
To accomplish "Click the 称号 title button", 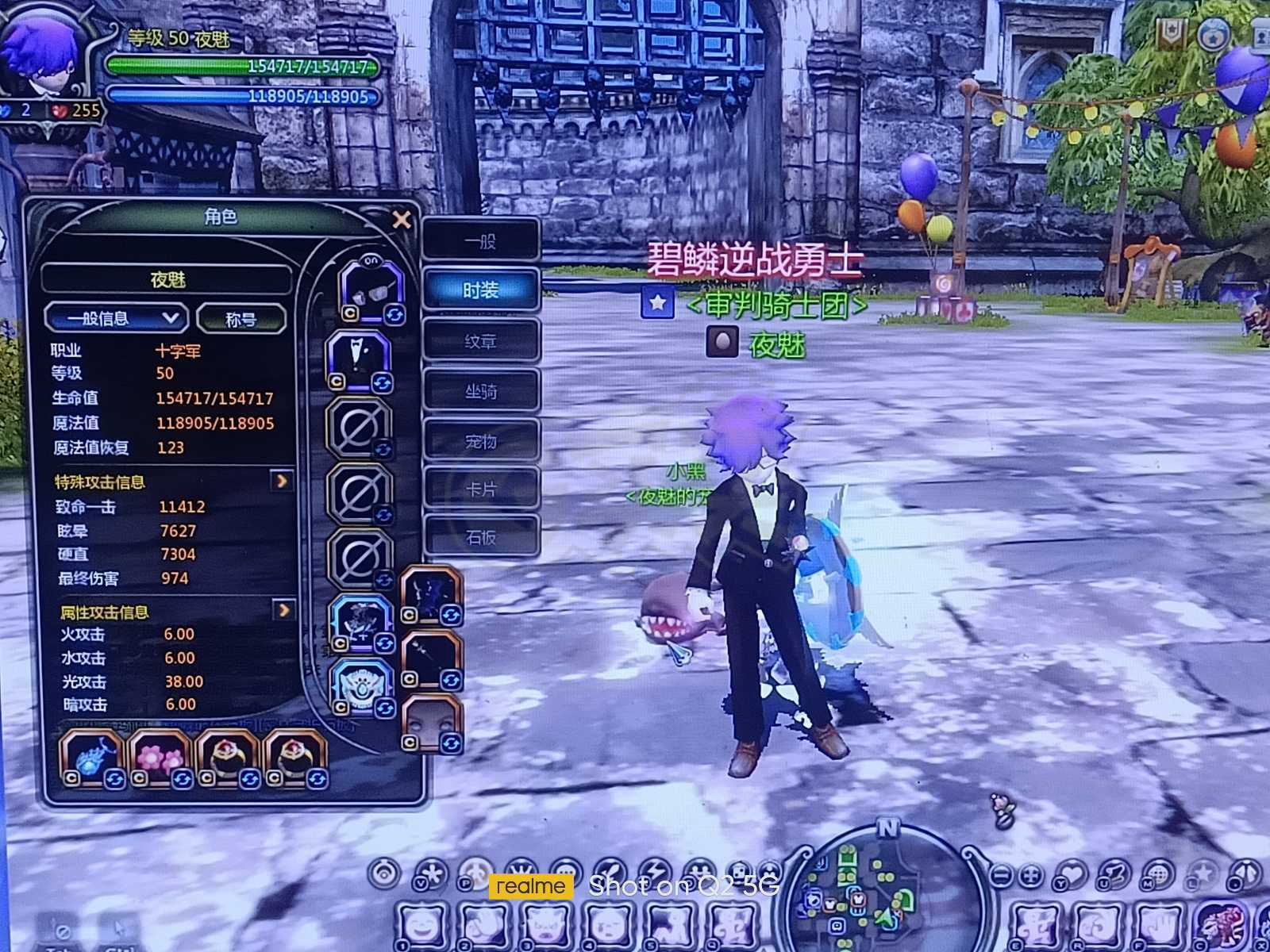I will 241,320.
